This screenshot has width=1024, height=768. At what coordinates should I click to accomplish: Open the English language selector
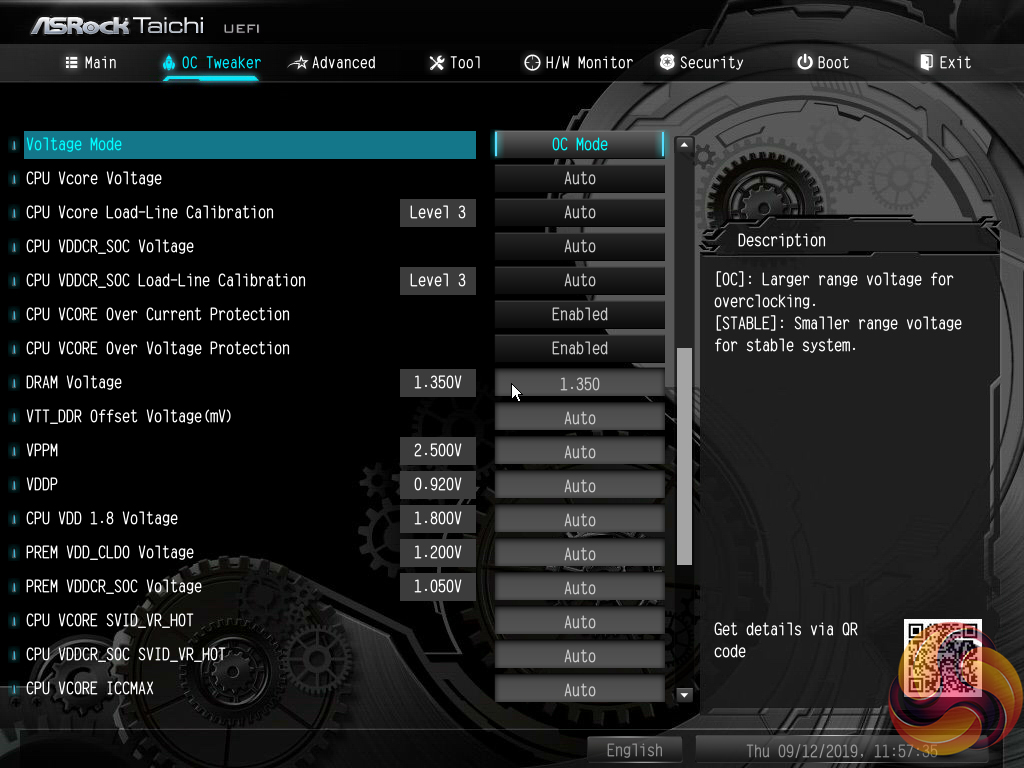[x=634, y=750]
